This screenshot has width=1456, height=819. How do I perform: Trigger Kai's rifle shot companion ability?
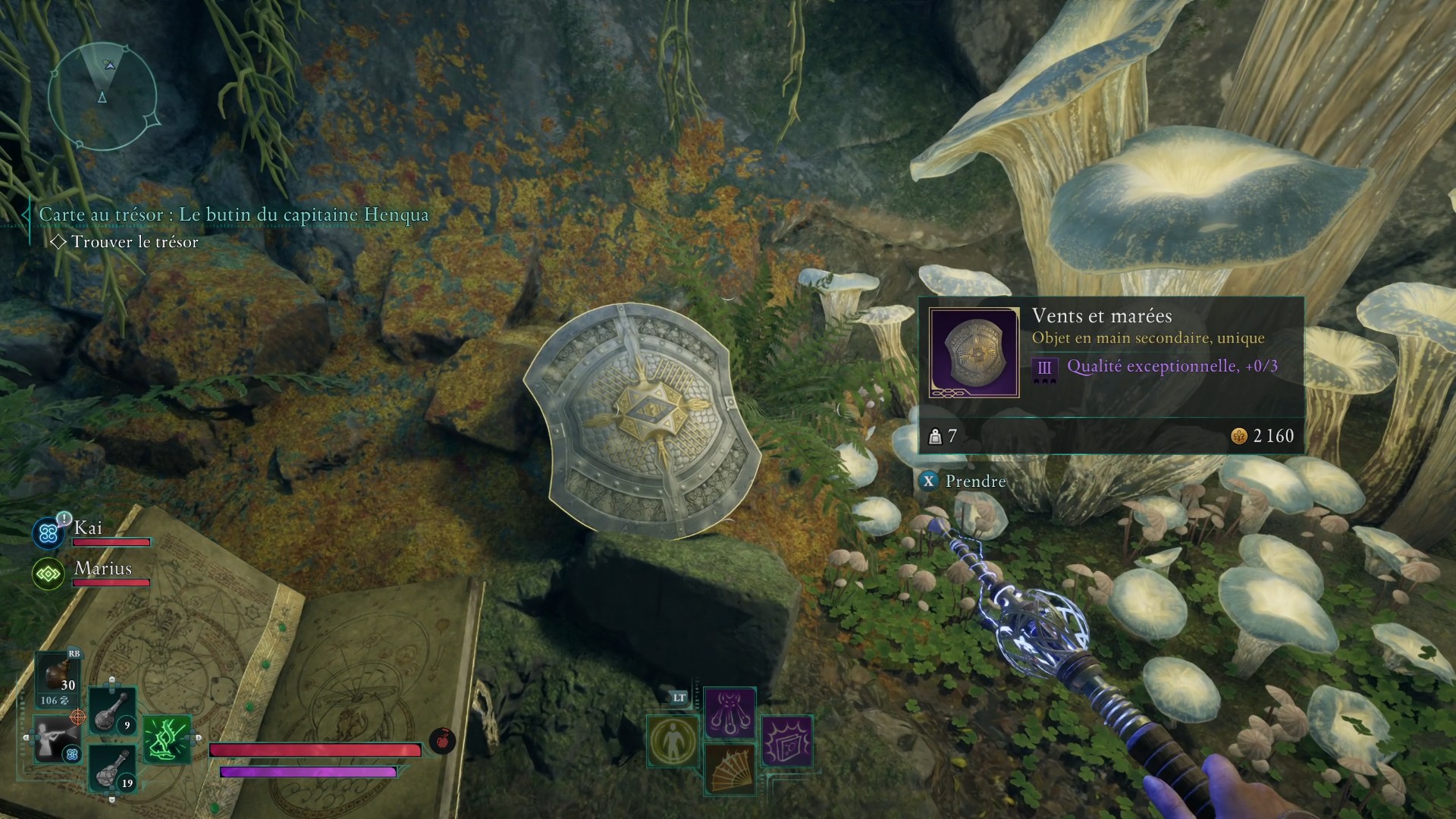pyautogui.click(x=56, y=739)
